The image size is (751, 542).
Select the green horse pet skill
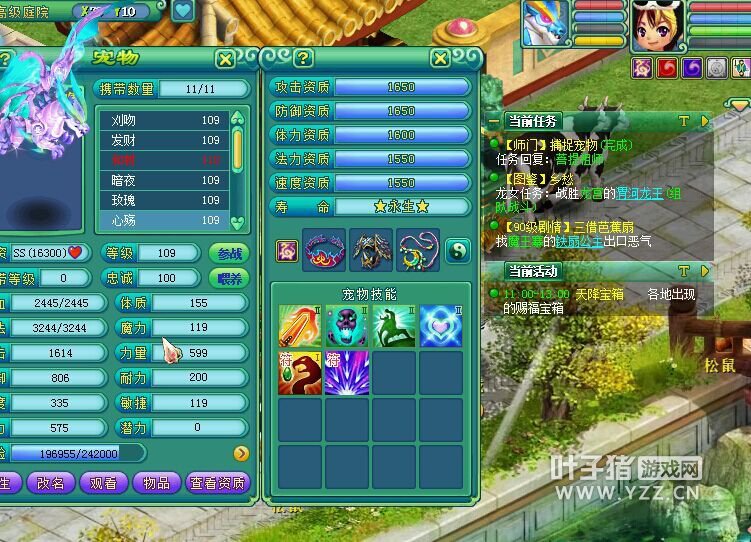coord(393,326)
